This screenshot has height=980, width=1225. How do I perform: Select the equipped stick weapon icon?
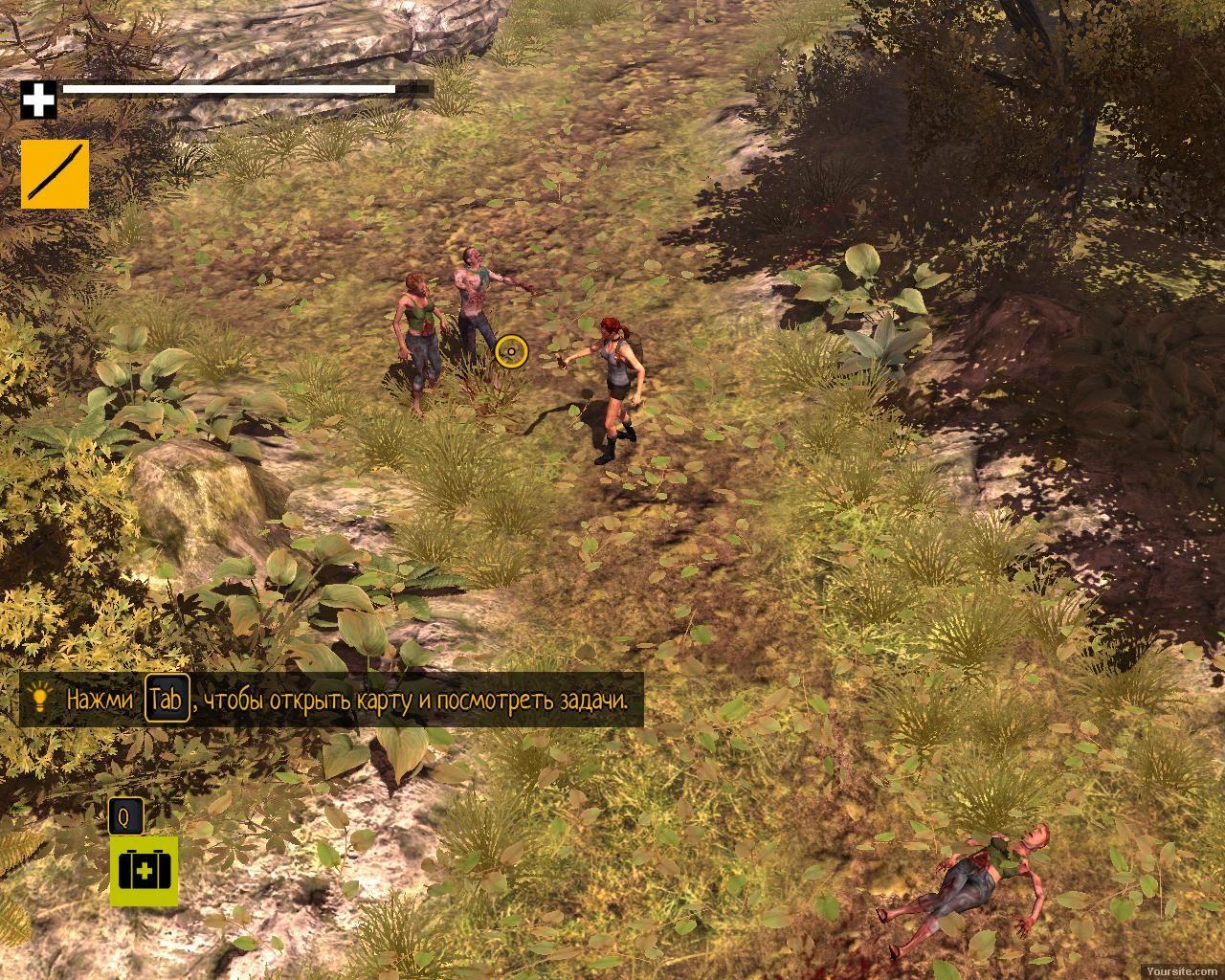pyautogui.click(x=55, y=173)
